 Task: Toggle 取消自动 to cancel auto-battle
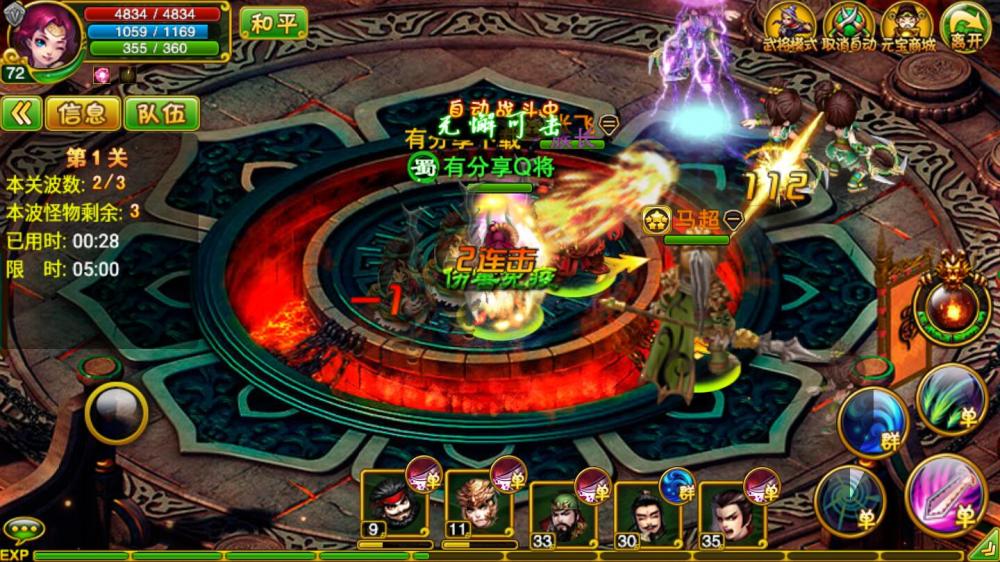pos(849,24)
